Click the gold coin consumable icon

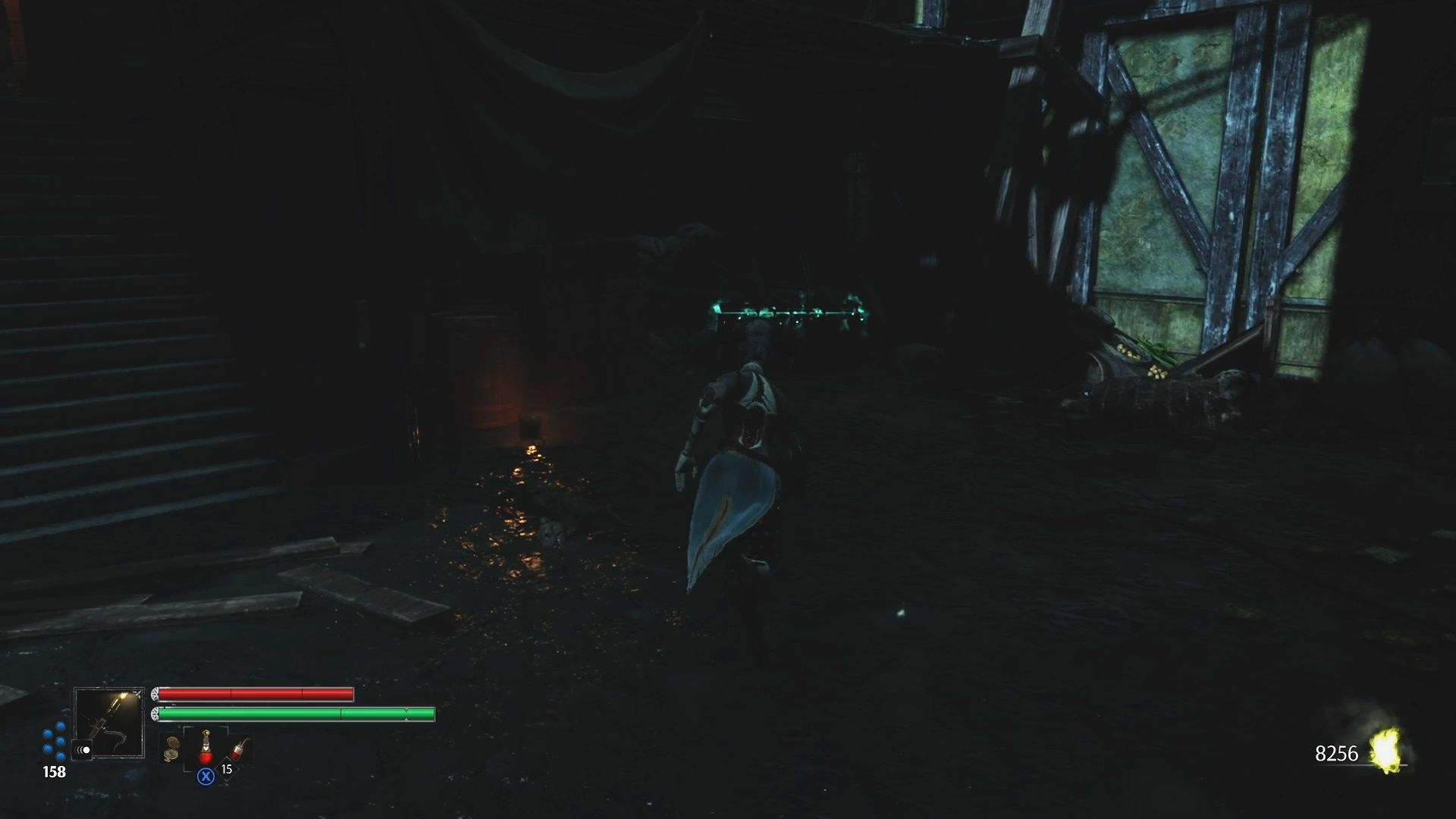pyautogui.click(x=171, y=749)
